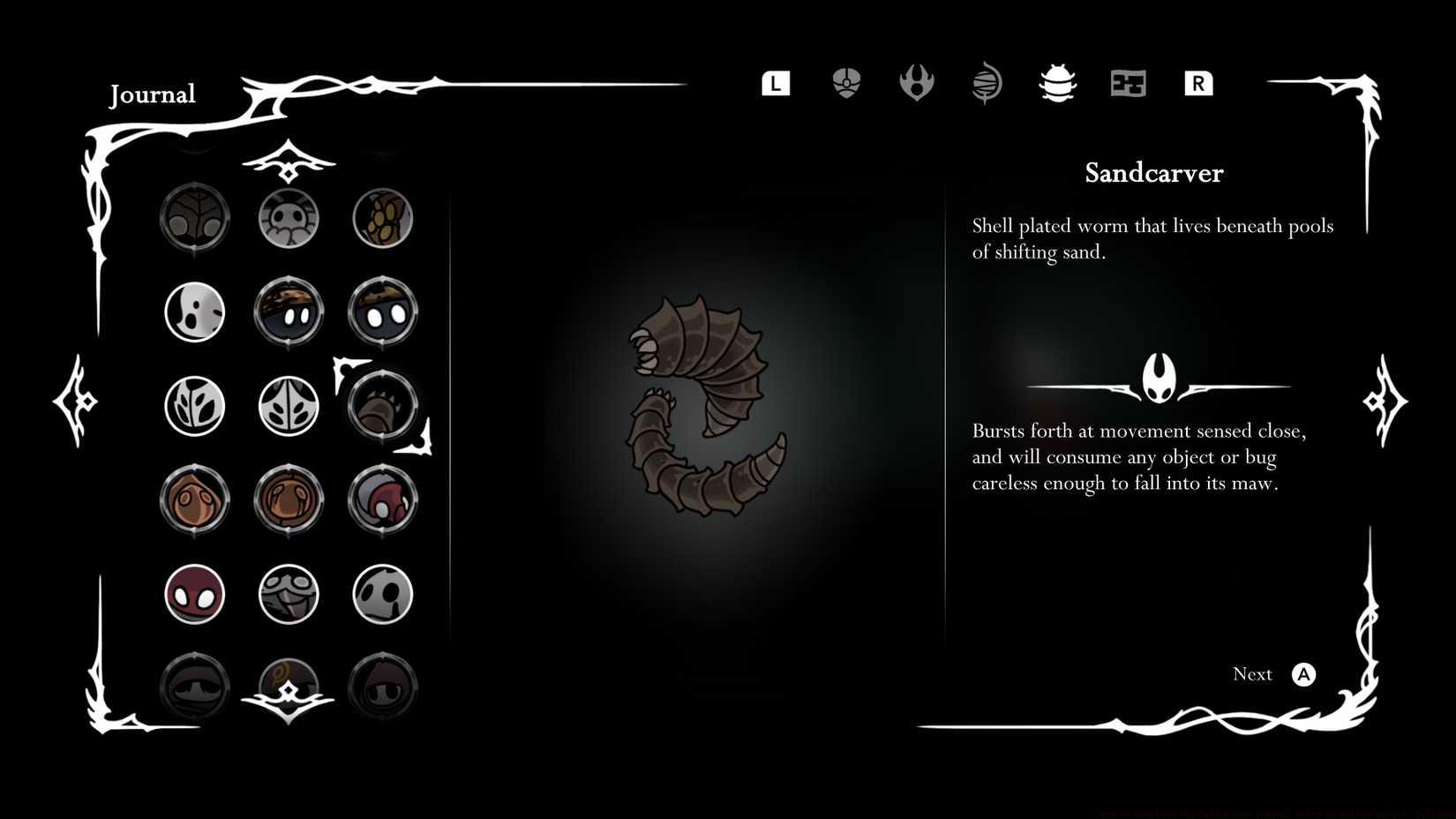Select the hooded red-cloaked bug entry
Screen dimensions: 1456x819
pos(382,500)
